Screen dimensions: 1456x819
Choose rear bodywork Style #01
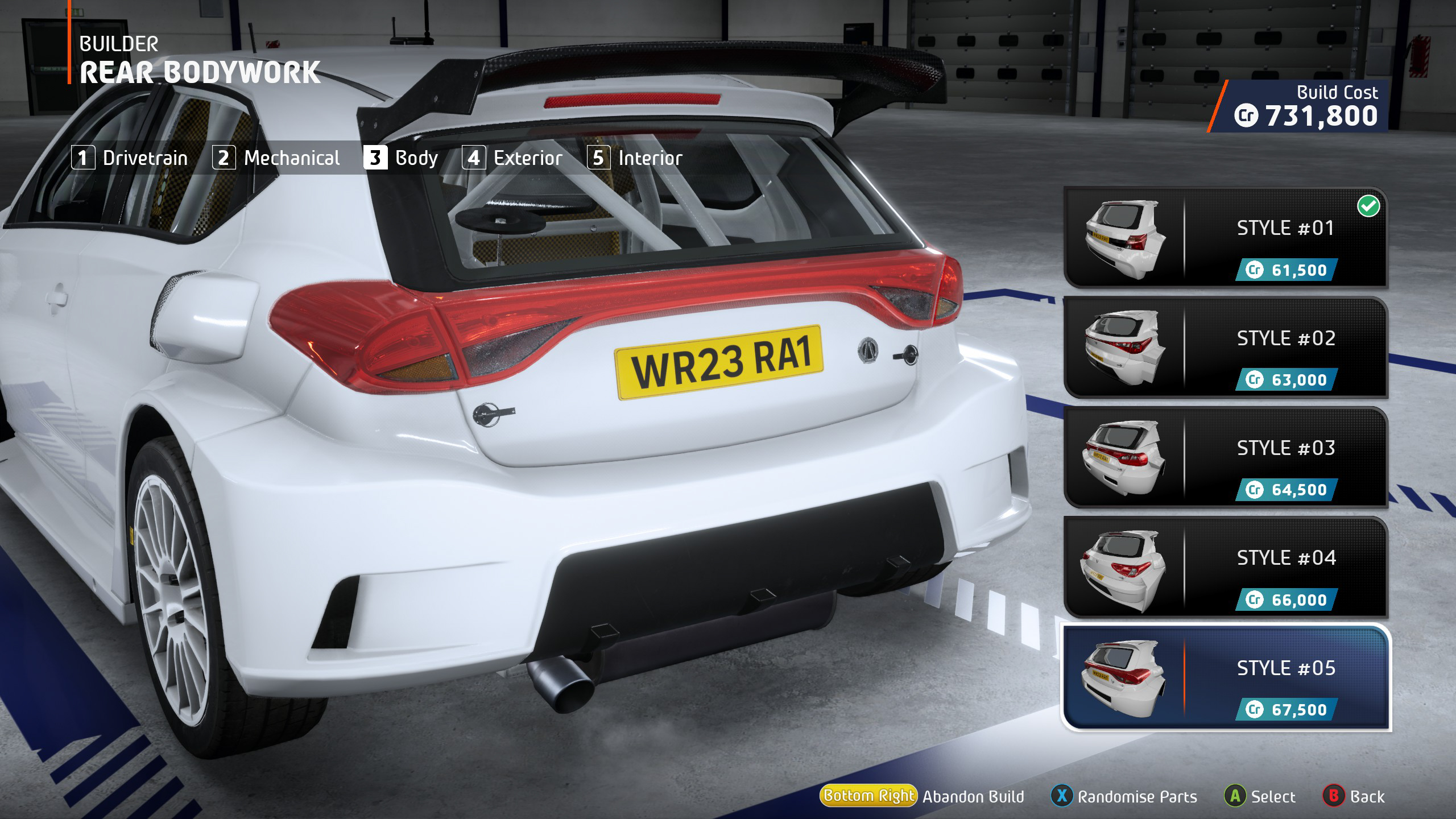pos(1225,238)
